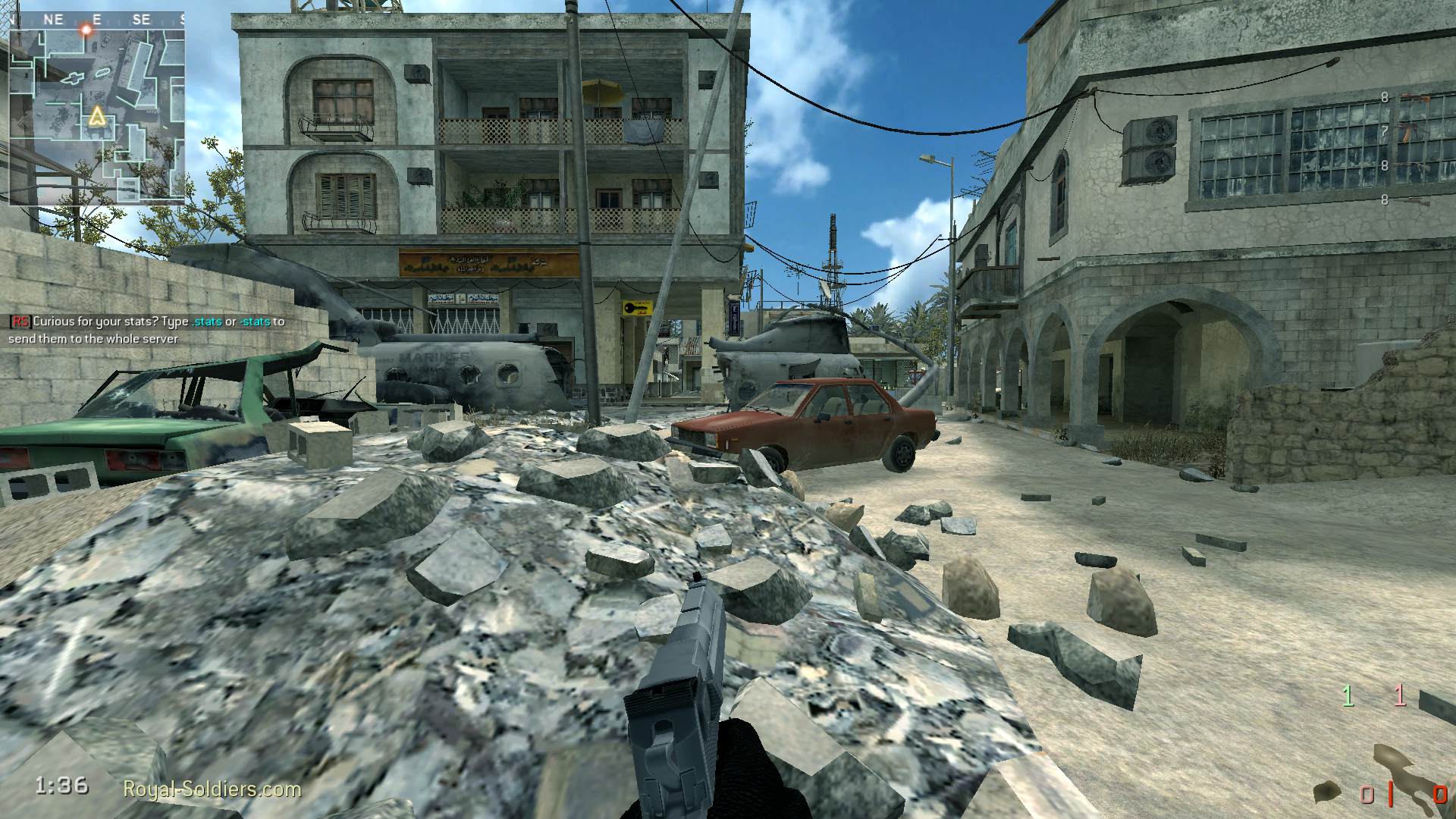This screenshot has height=819, width=1456.
Task: Select the yellow player arrow on minimap
Action: pyautogui.click(x=96, y=116)
